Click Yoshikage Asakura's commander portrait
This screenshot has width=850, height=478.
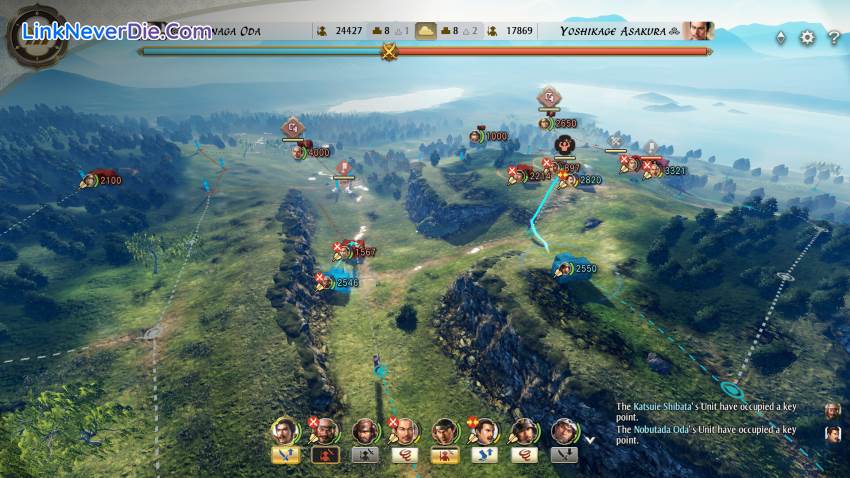(698, 31)
